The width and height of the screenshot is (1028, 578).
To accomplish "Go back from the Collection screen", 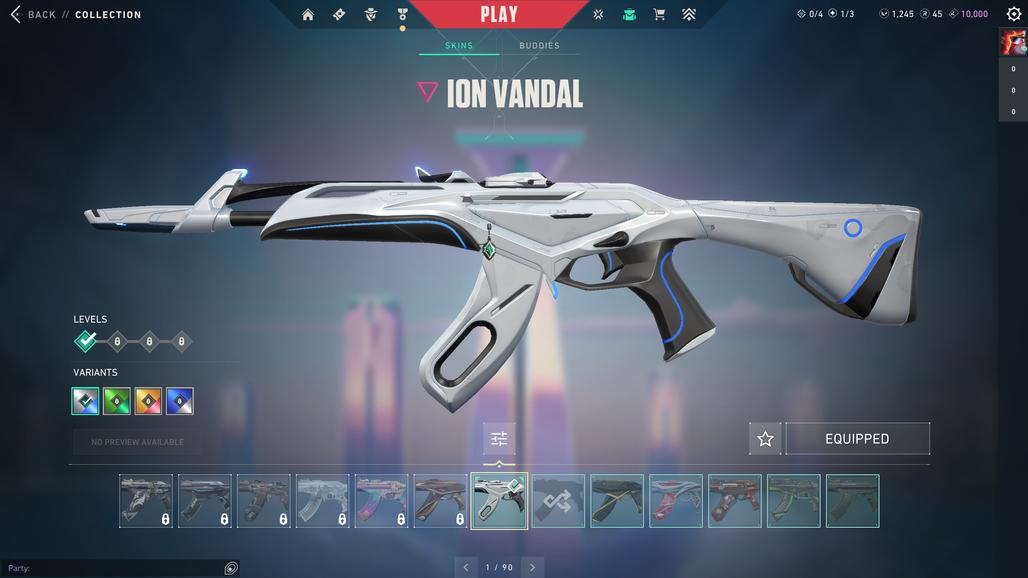I will click(x=33, y=15).
